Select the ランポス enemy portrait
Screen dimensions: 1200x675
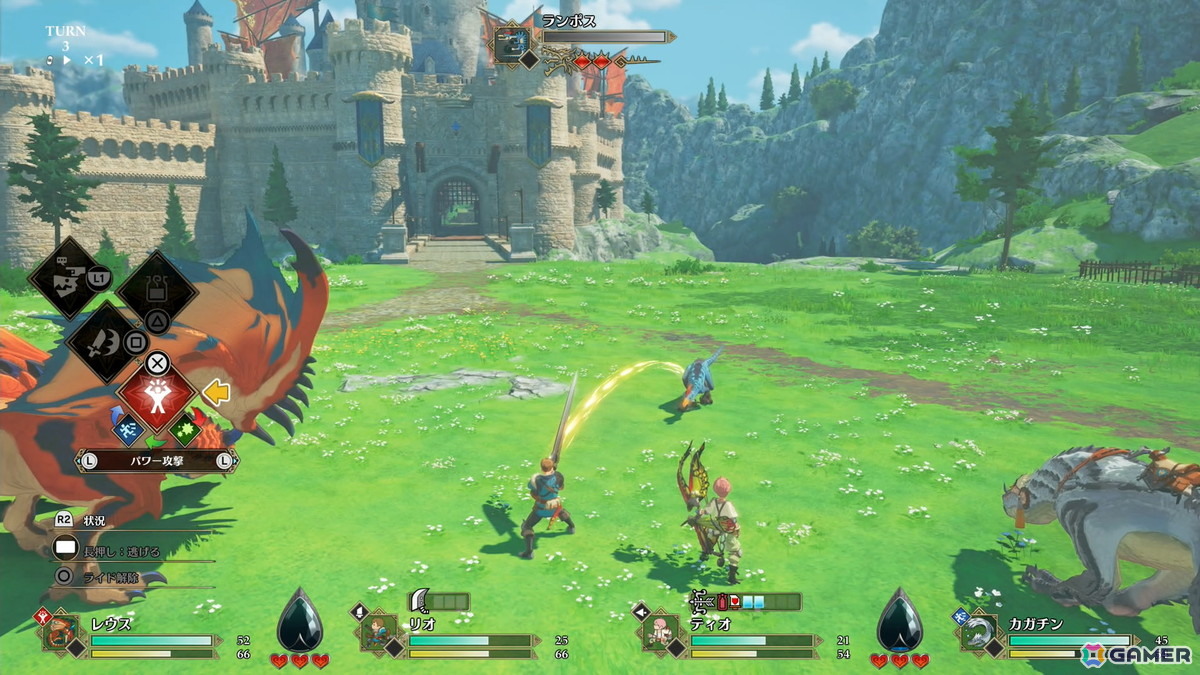click(510, 47)
